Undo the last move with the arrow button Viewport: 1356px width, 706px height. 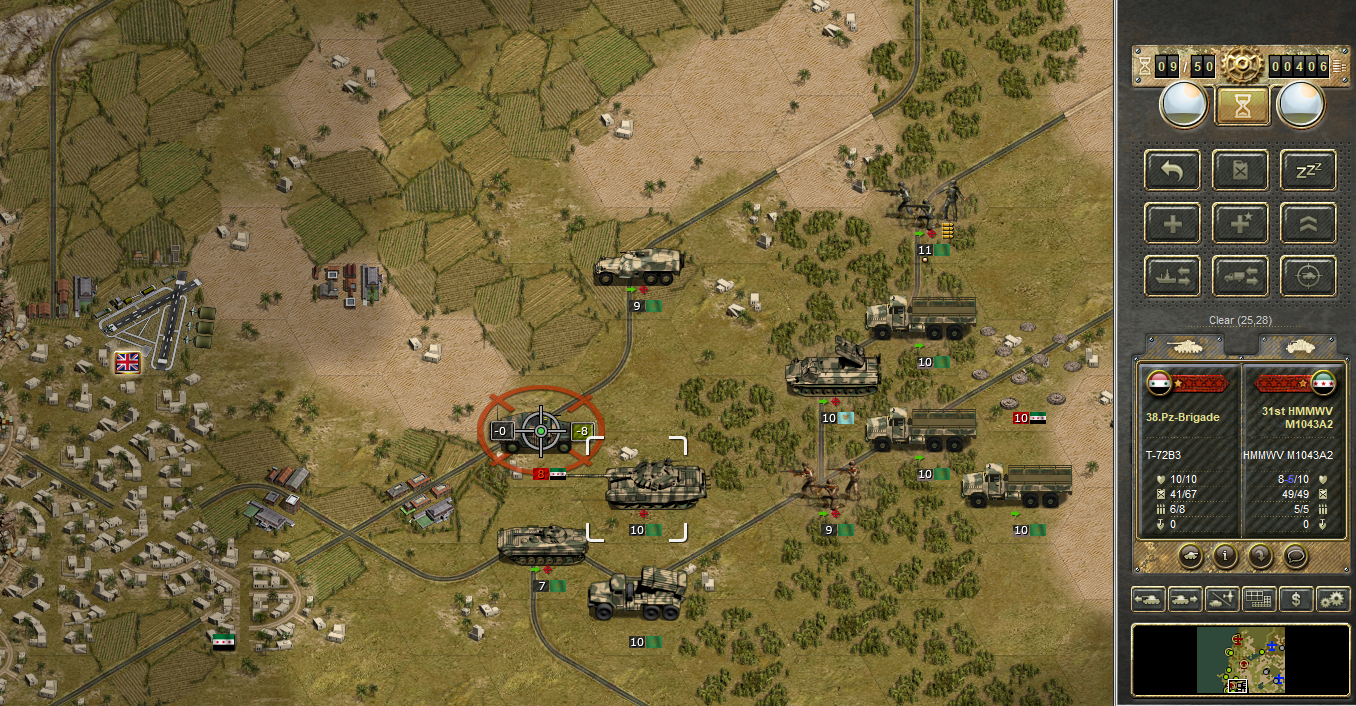[1173, 171]
